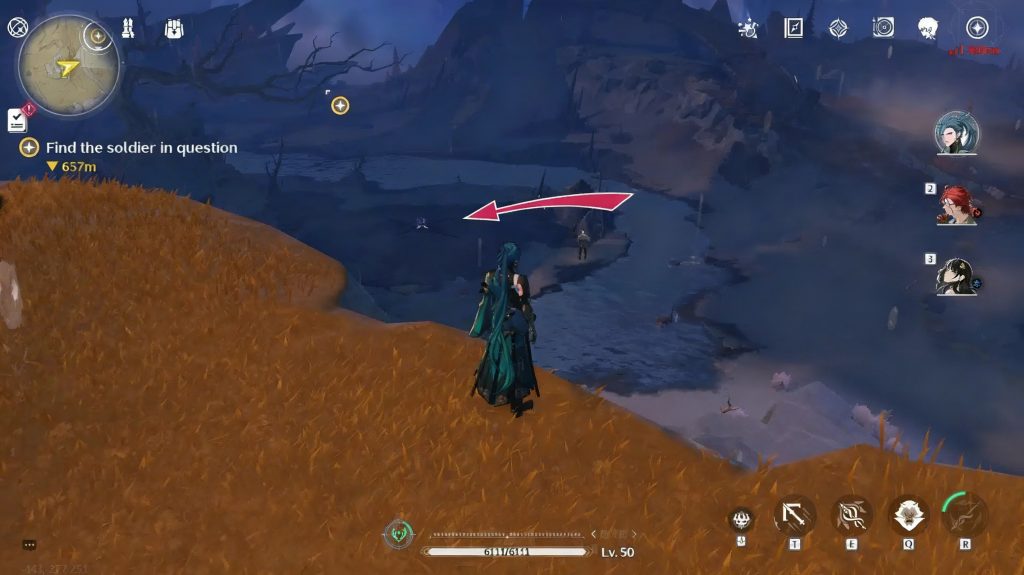Summon the beast-head echo skill

[x=909, y=516]
